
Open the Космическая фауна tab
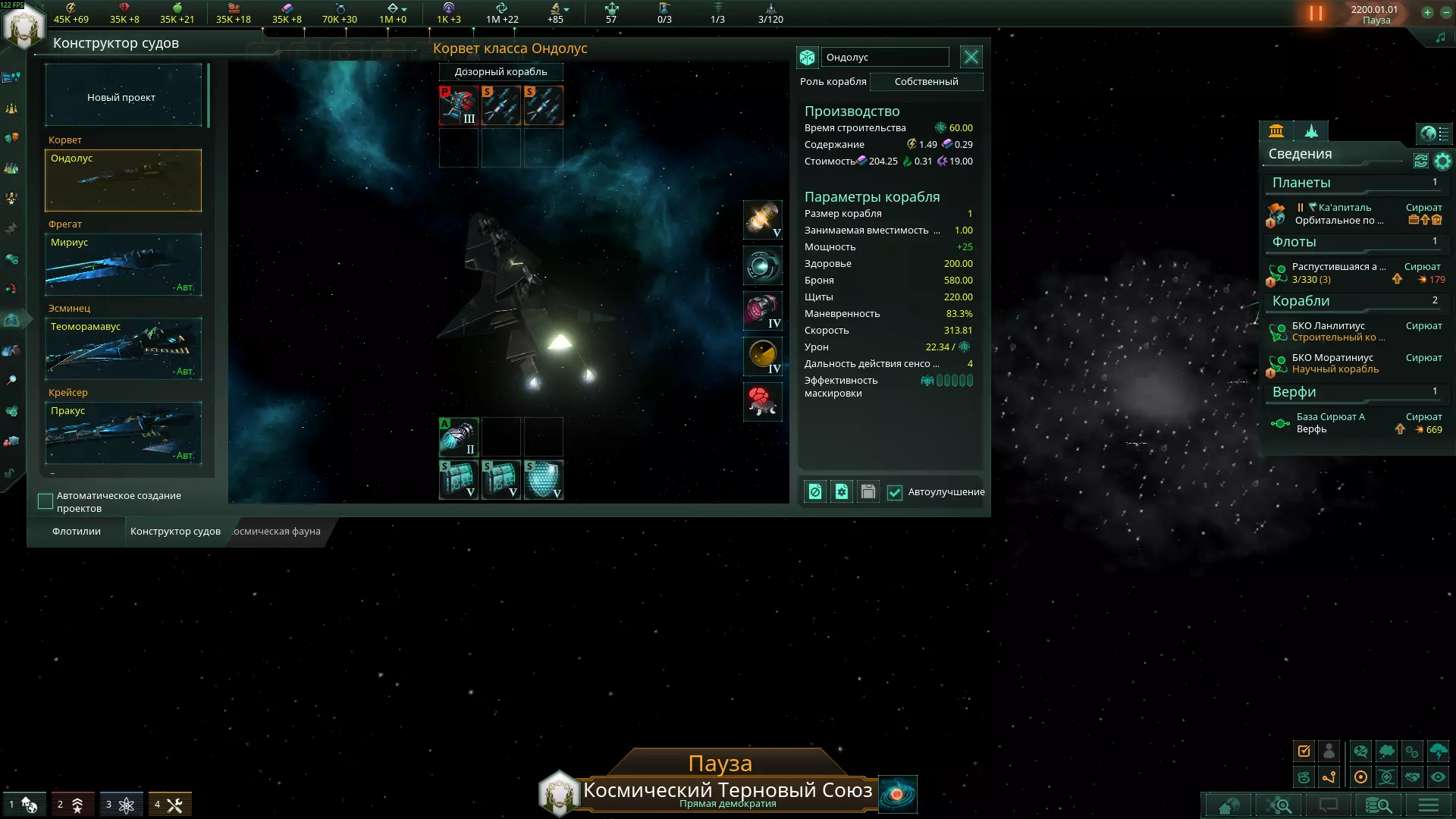tap(277, 532)
